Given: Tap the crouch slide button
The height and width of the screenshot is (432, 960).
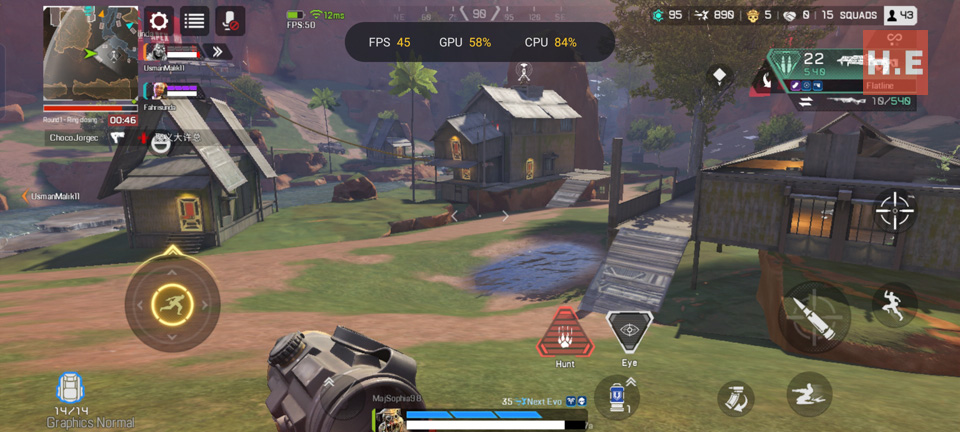Looking at the screenshot, I should point(808,394).
